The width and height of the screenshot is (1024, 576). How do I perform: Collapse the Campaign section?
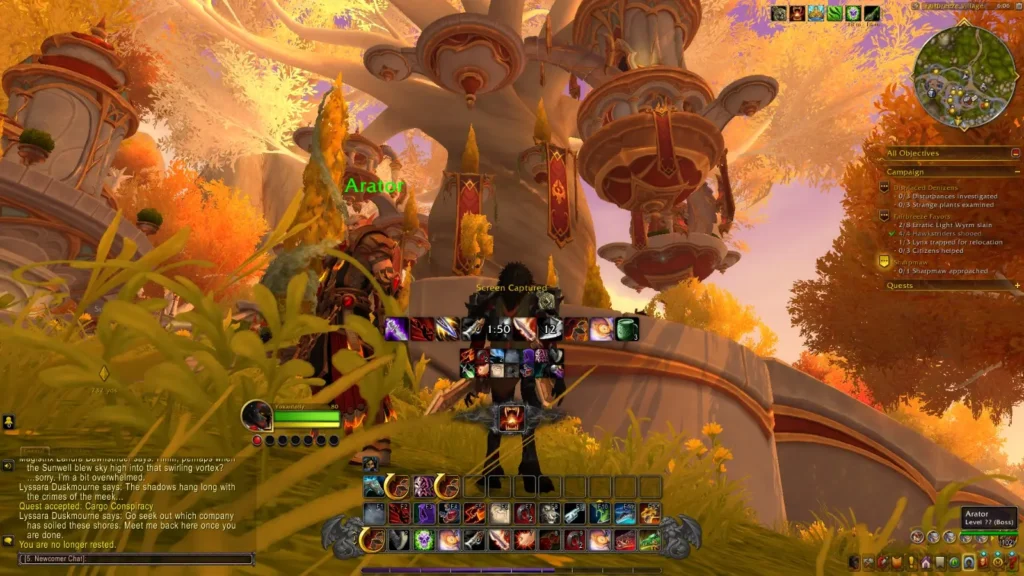(x=1016, y=171)
